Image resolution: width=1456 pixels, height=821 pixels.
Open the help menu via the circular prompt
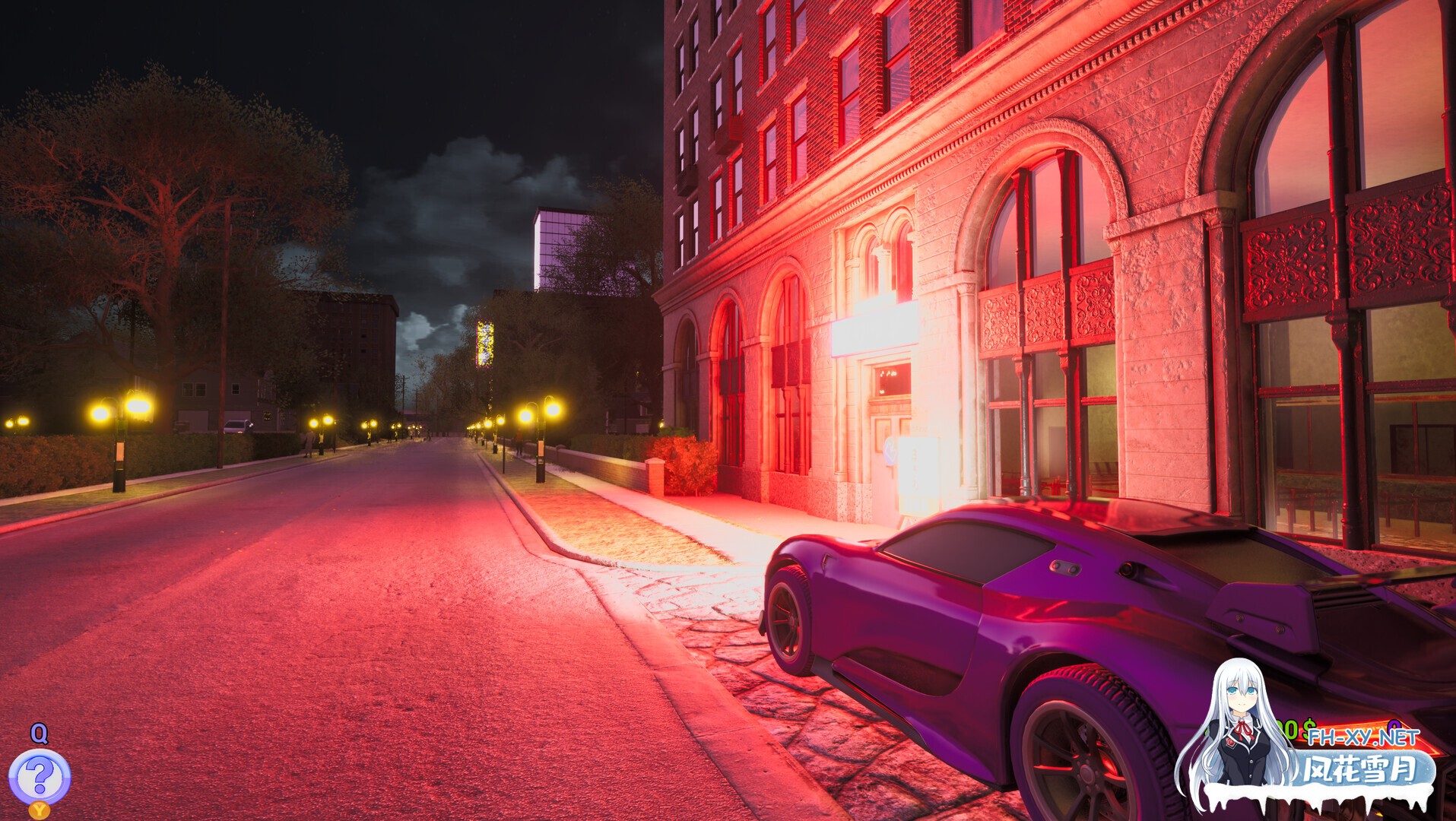click(x=39, y=775)
